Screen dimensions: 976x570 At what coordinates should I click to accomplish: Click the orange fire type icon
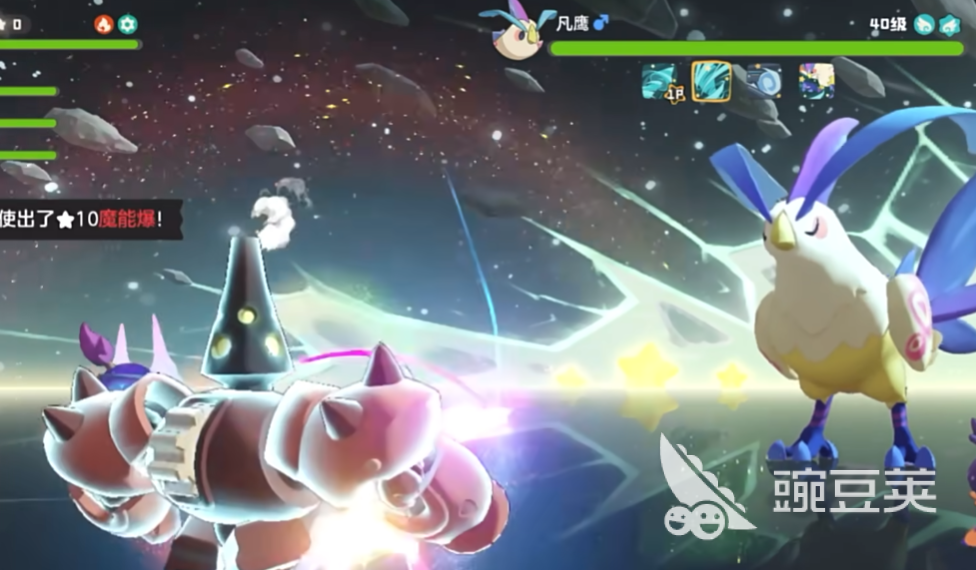pyautogui.click(x=104, y=24)
